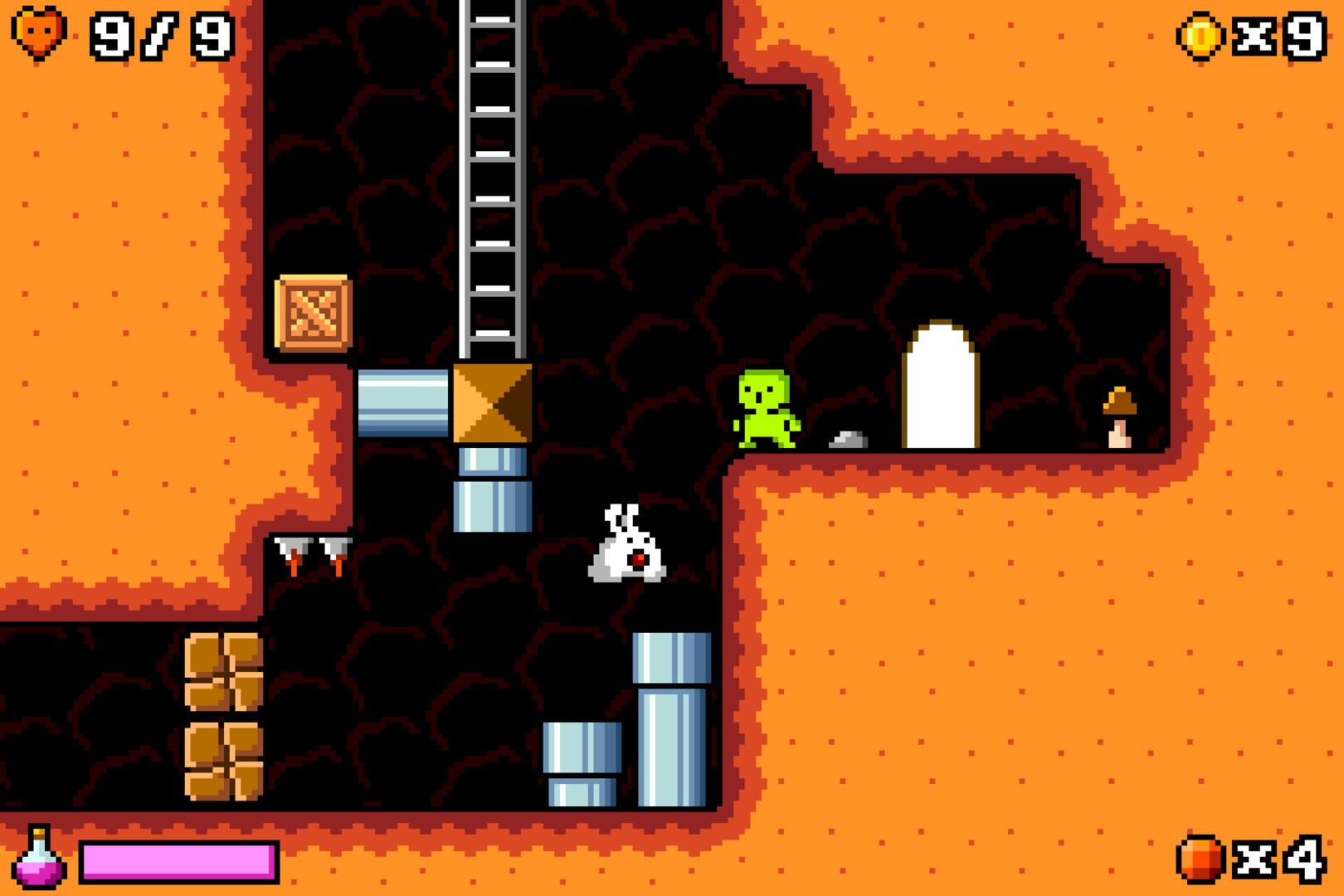Click the right spike trap on the ledge
1344x896 pixels.
335,553
